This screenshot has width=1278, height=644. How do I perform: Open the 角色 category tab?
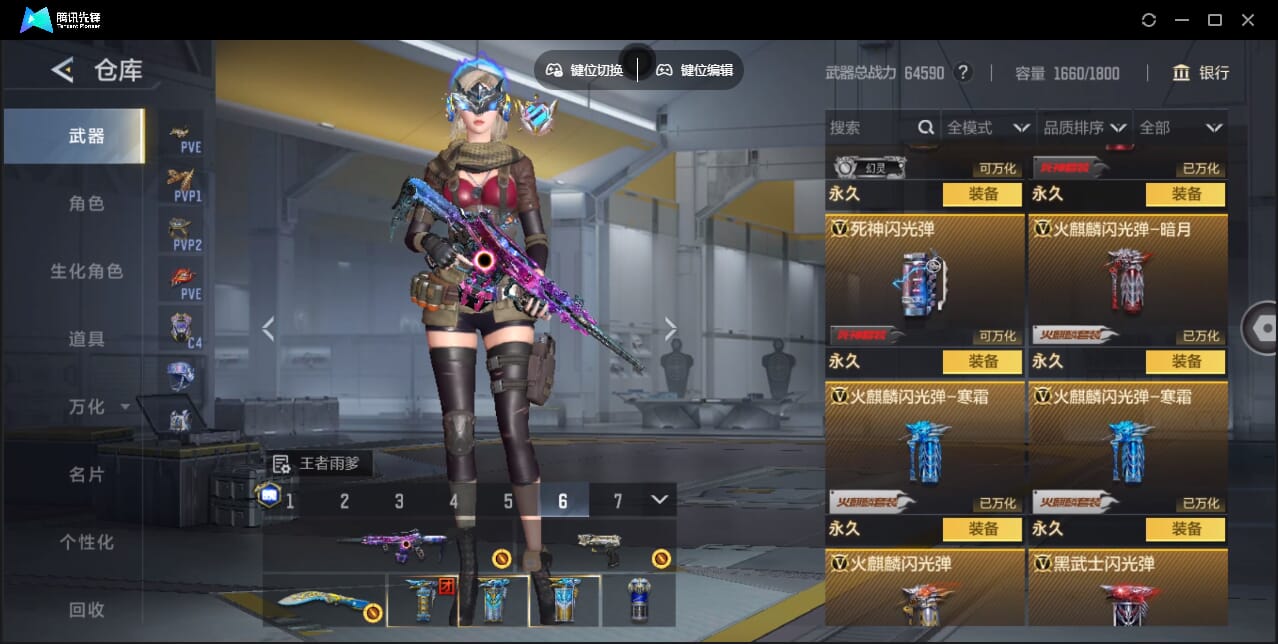pos(86,204)
